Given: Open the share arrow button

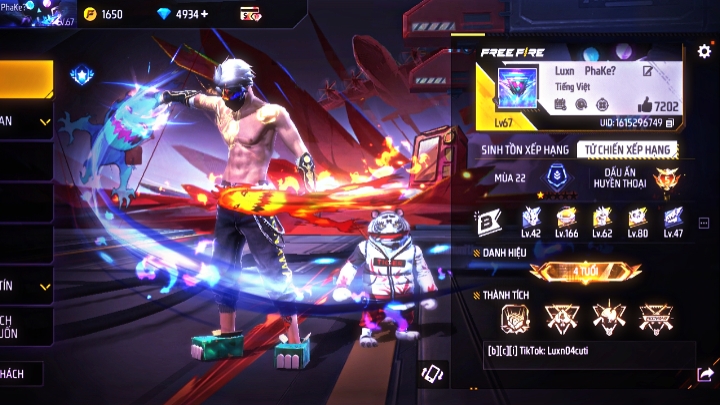Looking at the screenshot, I should pos(704,374).
